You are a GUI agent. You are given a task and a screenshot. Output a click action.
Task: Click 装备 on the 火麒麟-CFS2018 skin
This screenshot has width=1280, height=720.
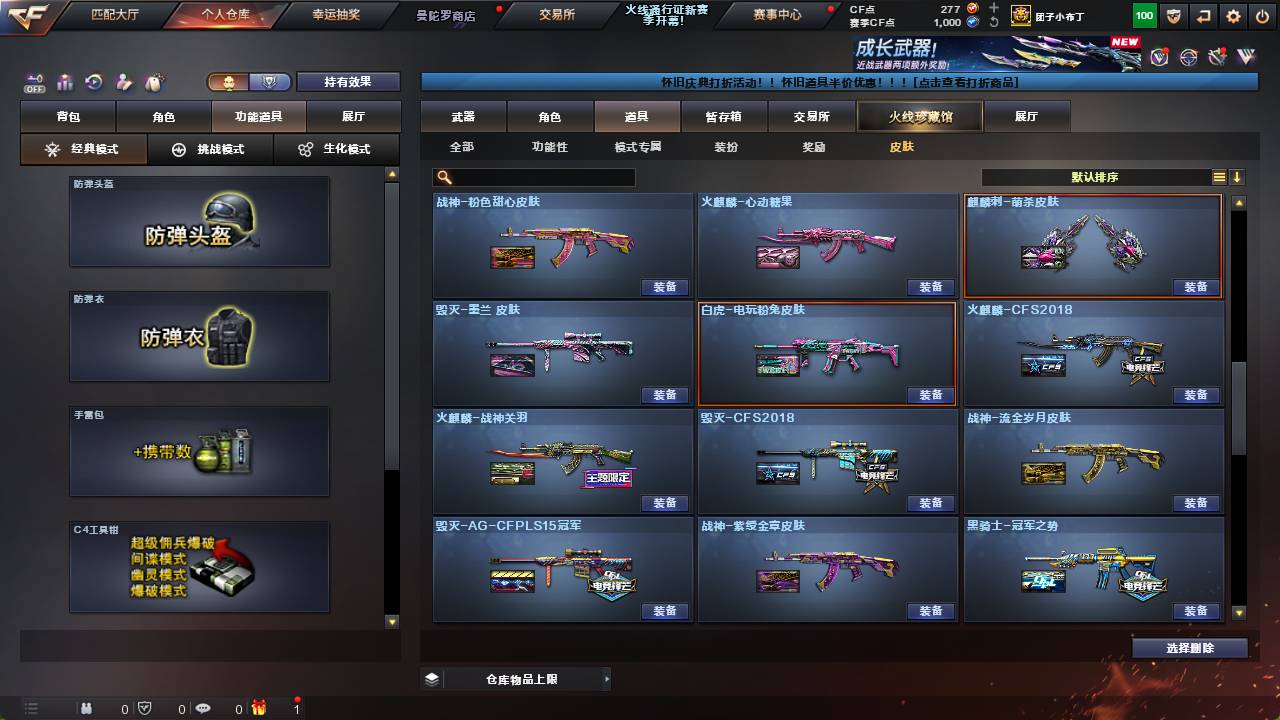coord(1195,395)
